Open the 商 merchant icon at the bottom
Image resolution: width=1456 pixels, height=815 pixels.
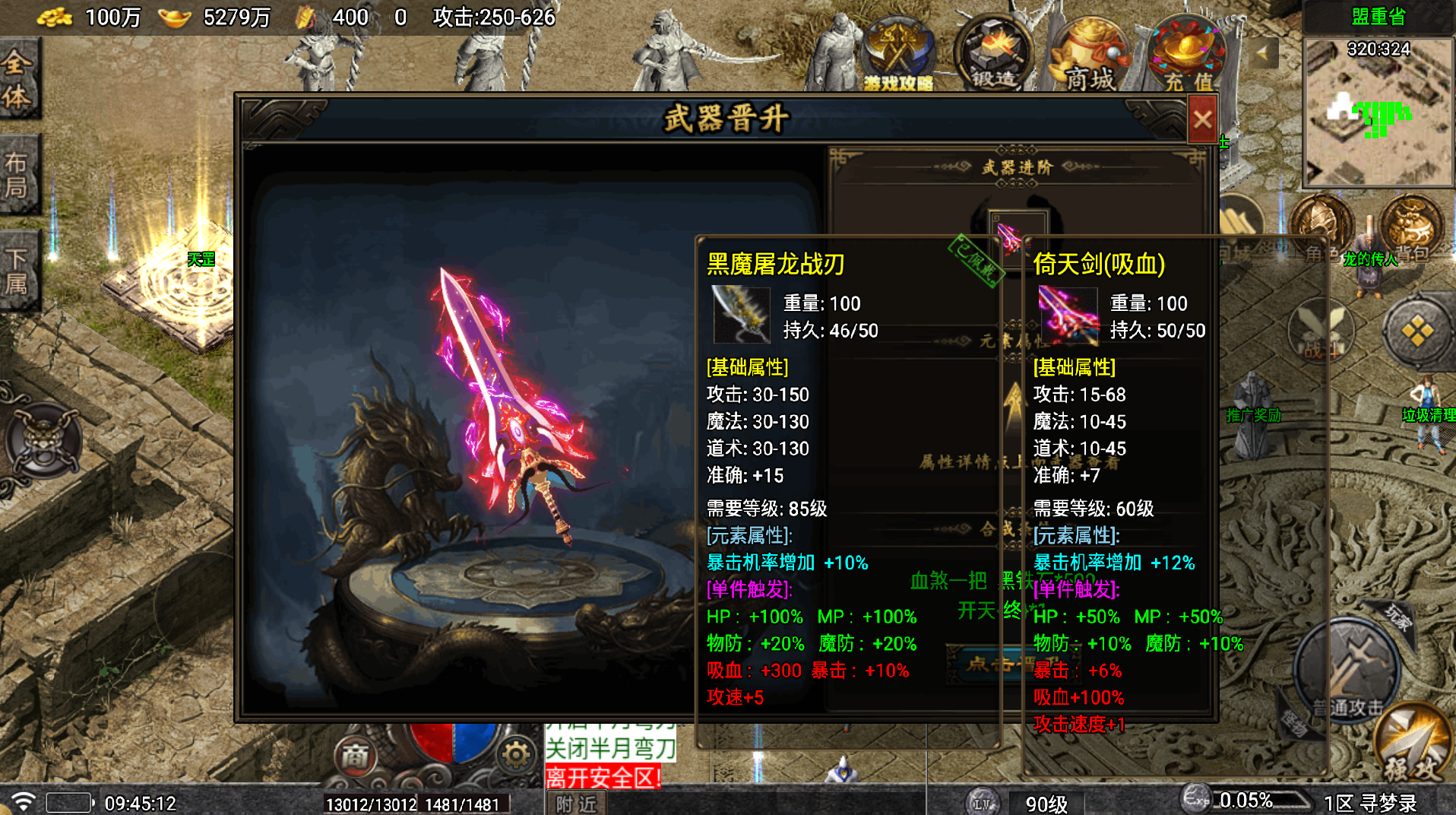pos(354,755)
